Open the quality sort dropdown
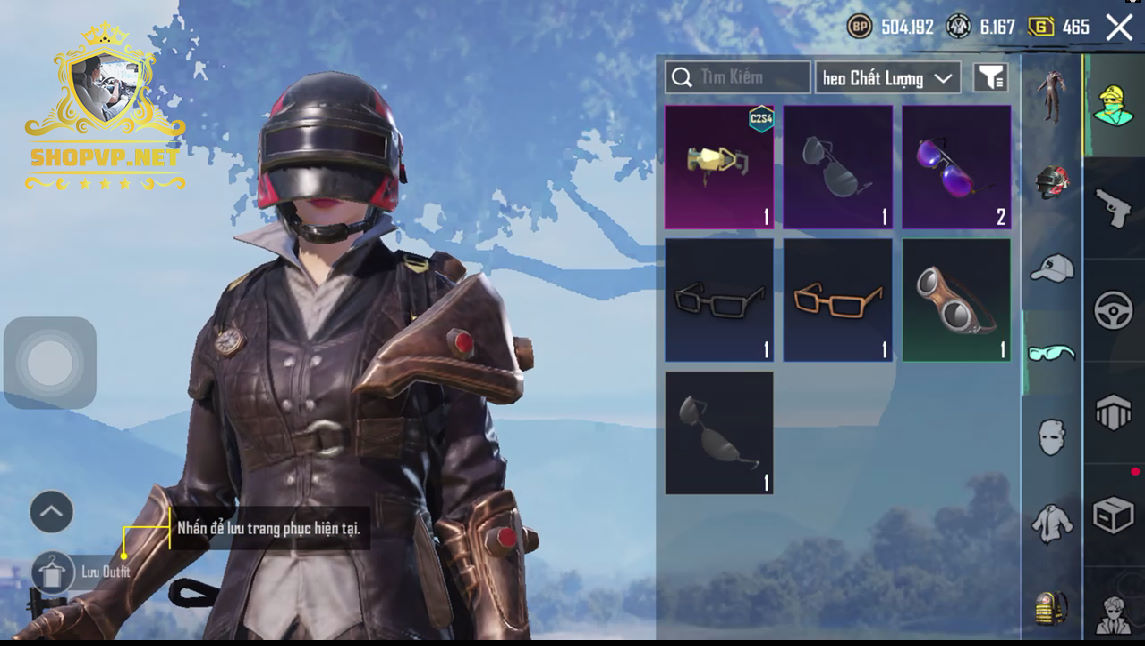Viewport: 1145px width, 646px height. click(888, 78)
